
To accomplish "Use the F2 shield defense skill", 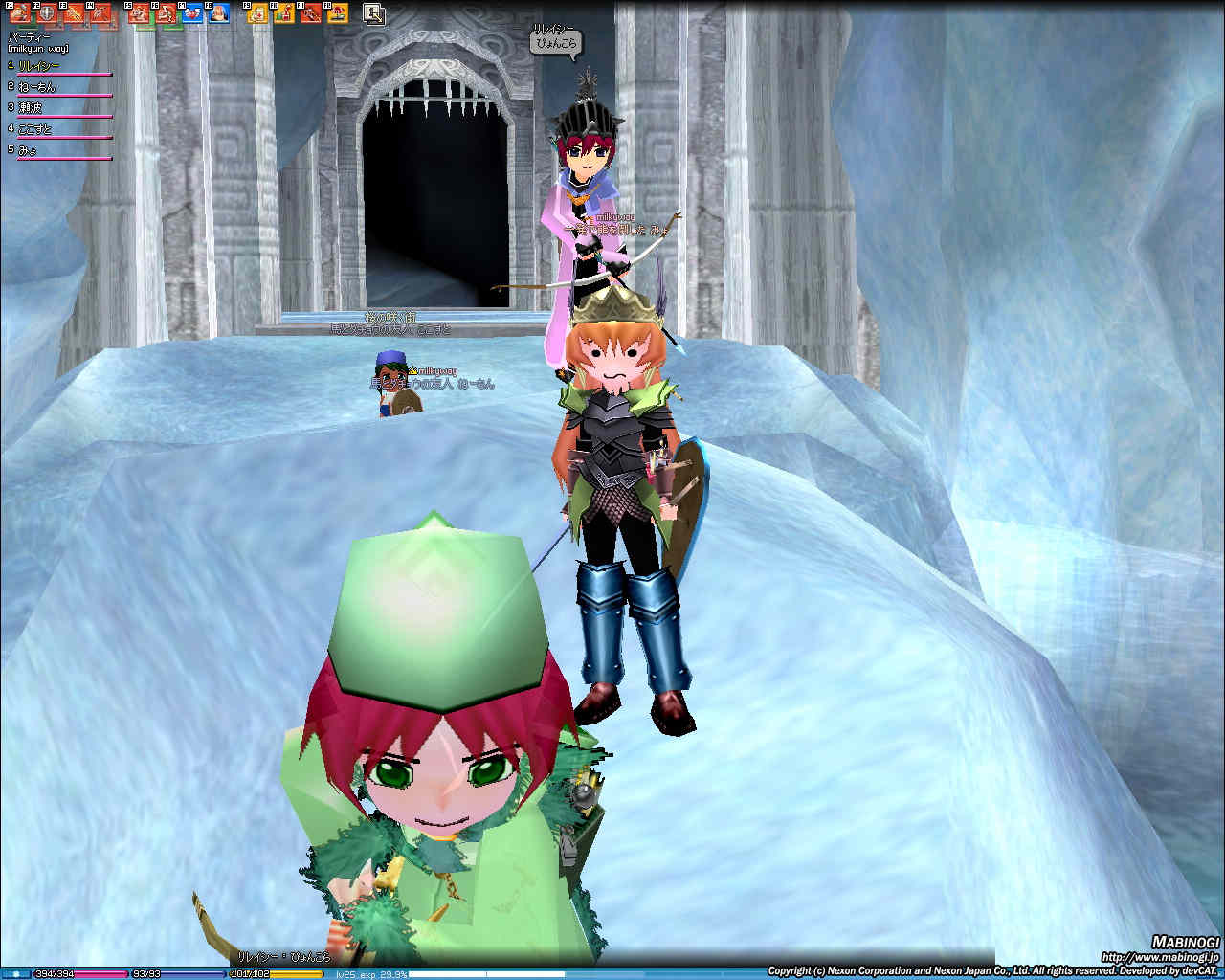I will pos(46,13).
